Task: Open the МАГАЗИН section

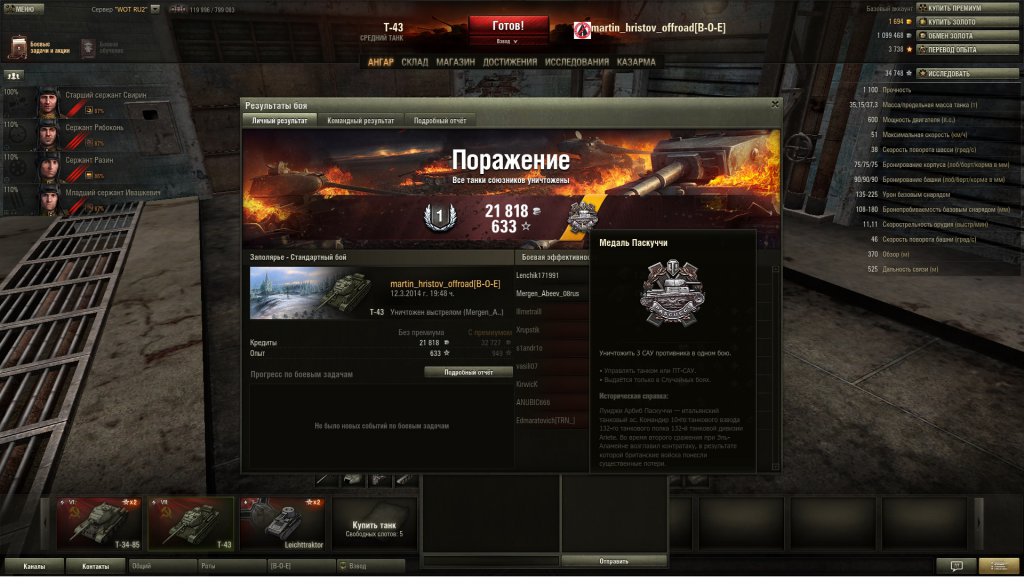Action: click(455, 62)
